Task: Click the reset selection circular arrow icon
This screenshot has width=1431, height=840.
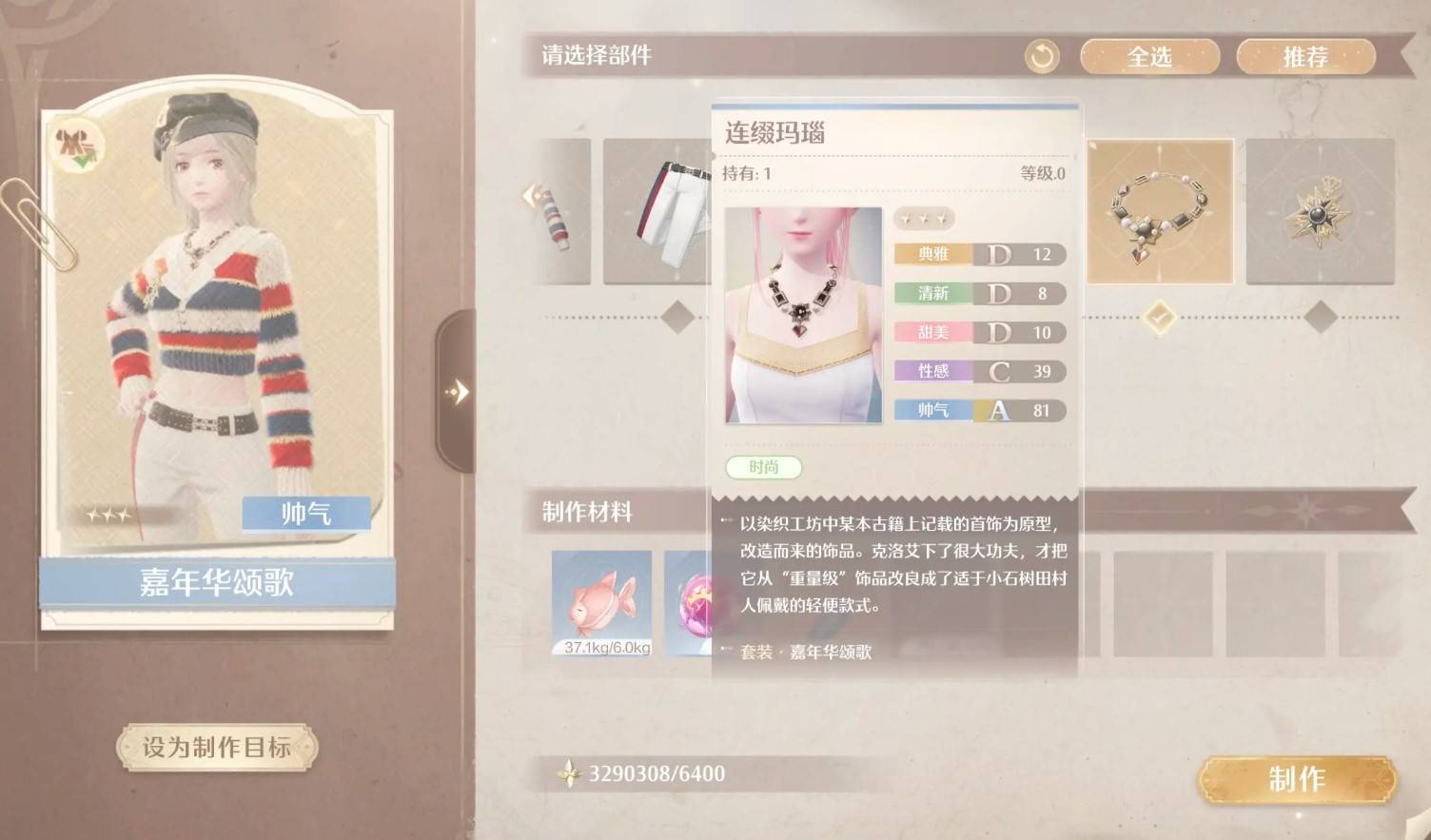Action: [x=1042, y=56]
